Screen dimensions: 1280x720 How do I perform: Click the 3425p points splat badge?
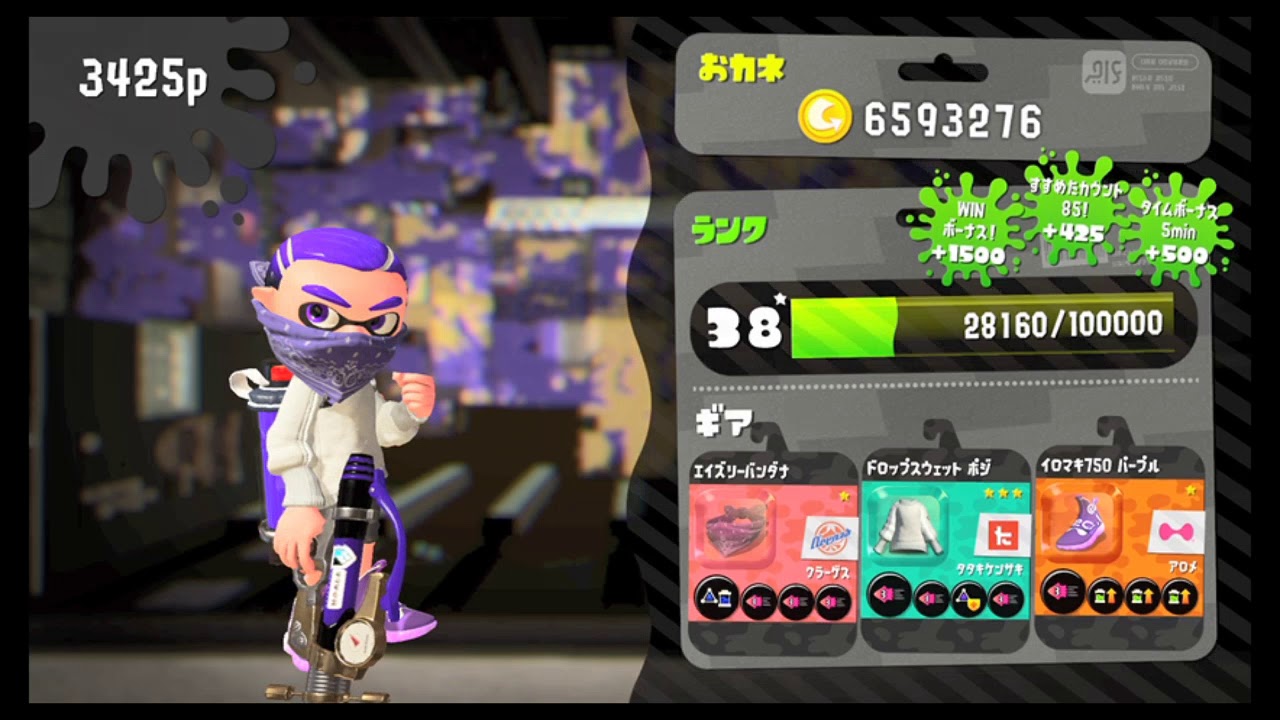coord(145,78)
